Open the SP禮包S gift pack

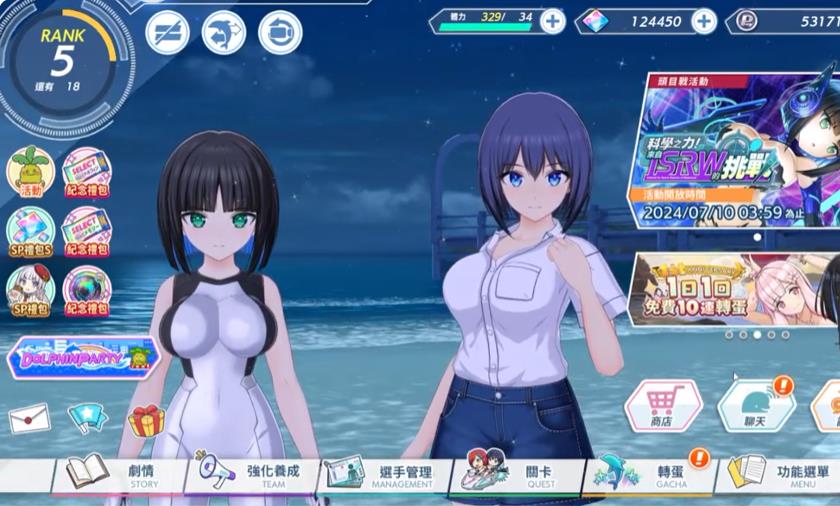coord(30,231)
